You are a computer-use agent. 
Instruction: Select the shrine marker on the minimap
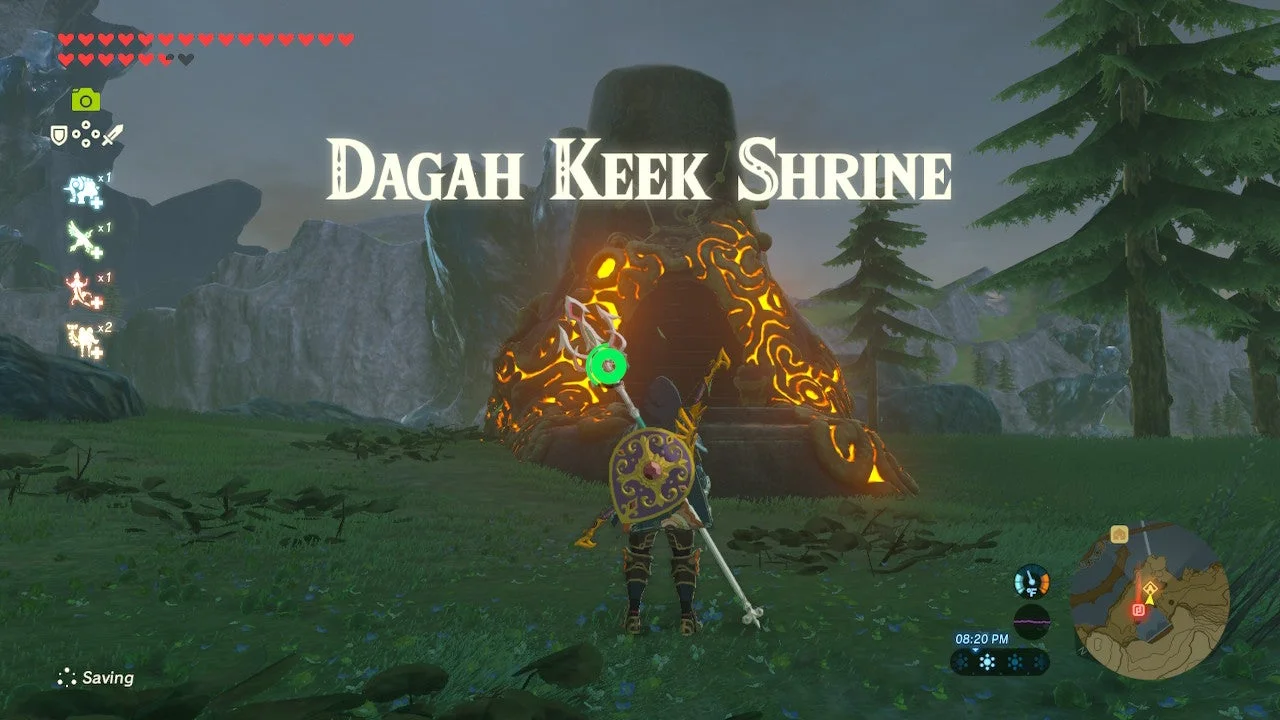click(x=1151, y=589)
